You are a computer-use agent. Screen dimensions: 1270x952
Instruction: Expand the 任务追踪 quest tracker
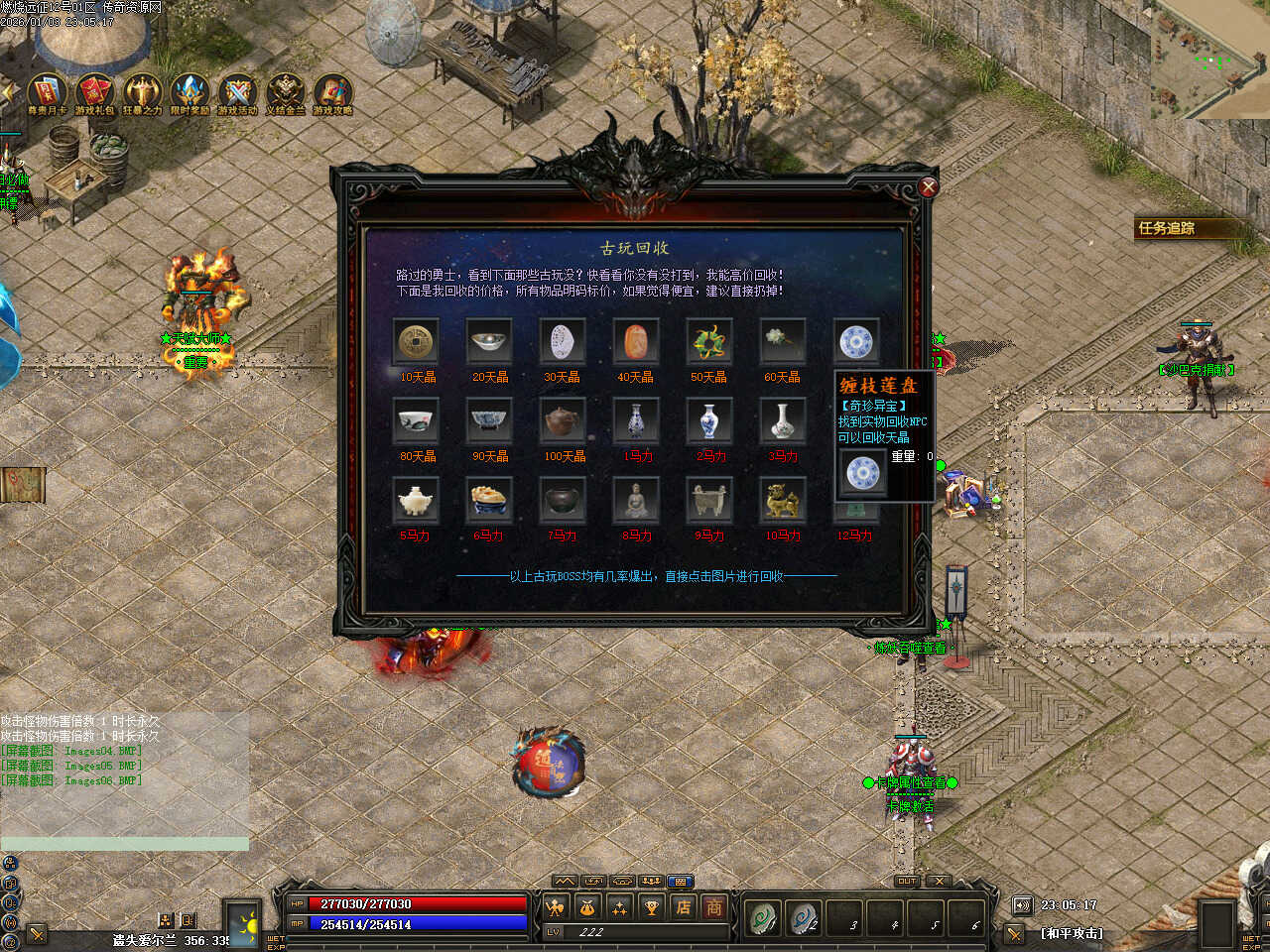click(x=1167, y=228)
